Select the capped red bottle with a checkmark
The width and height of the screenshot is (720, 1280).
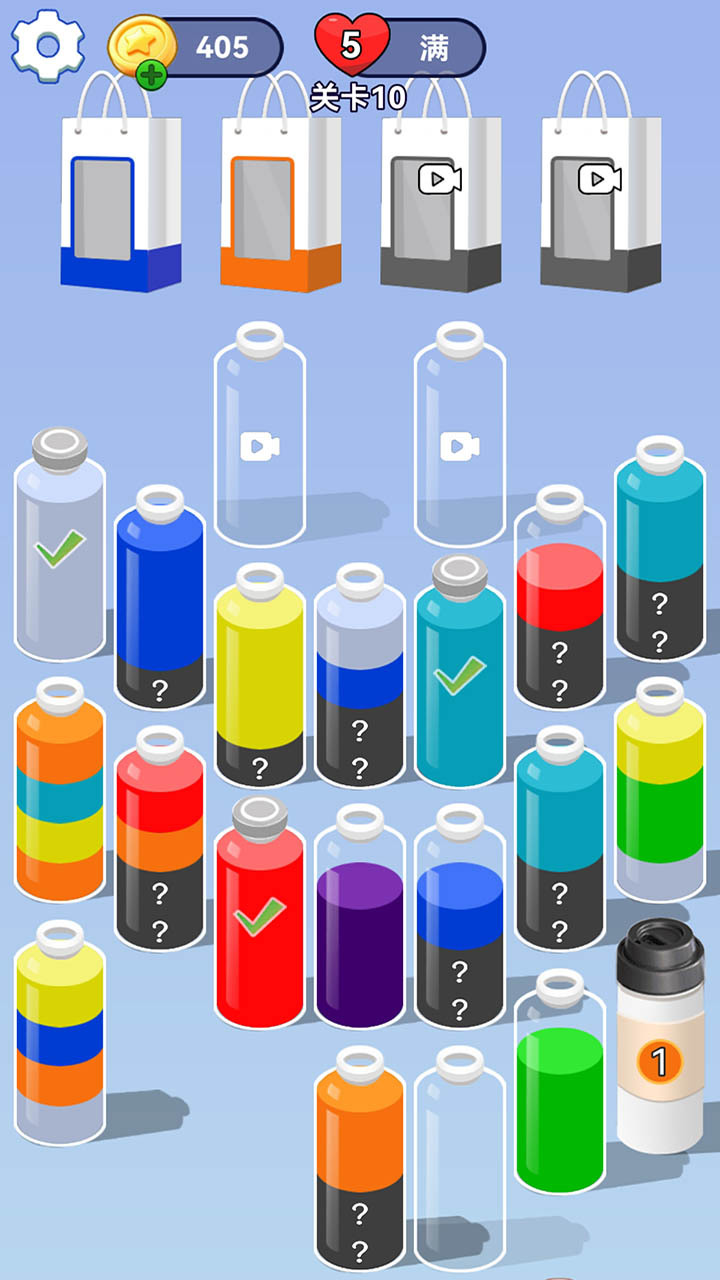coord(260,920)
